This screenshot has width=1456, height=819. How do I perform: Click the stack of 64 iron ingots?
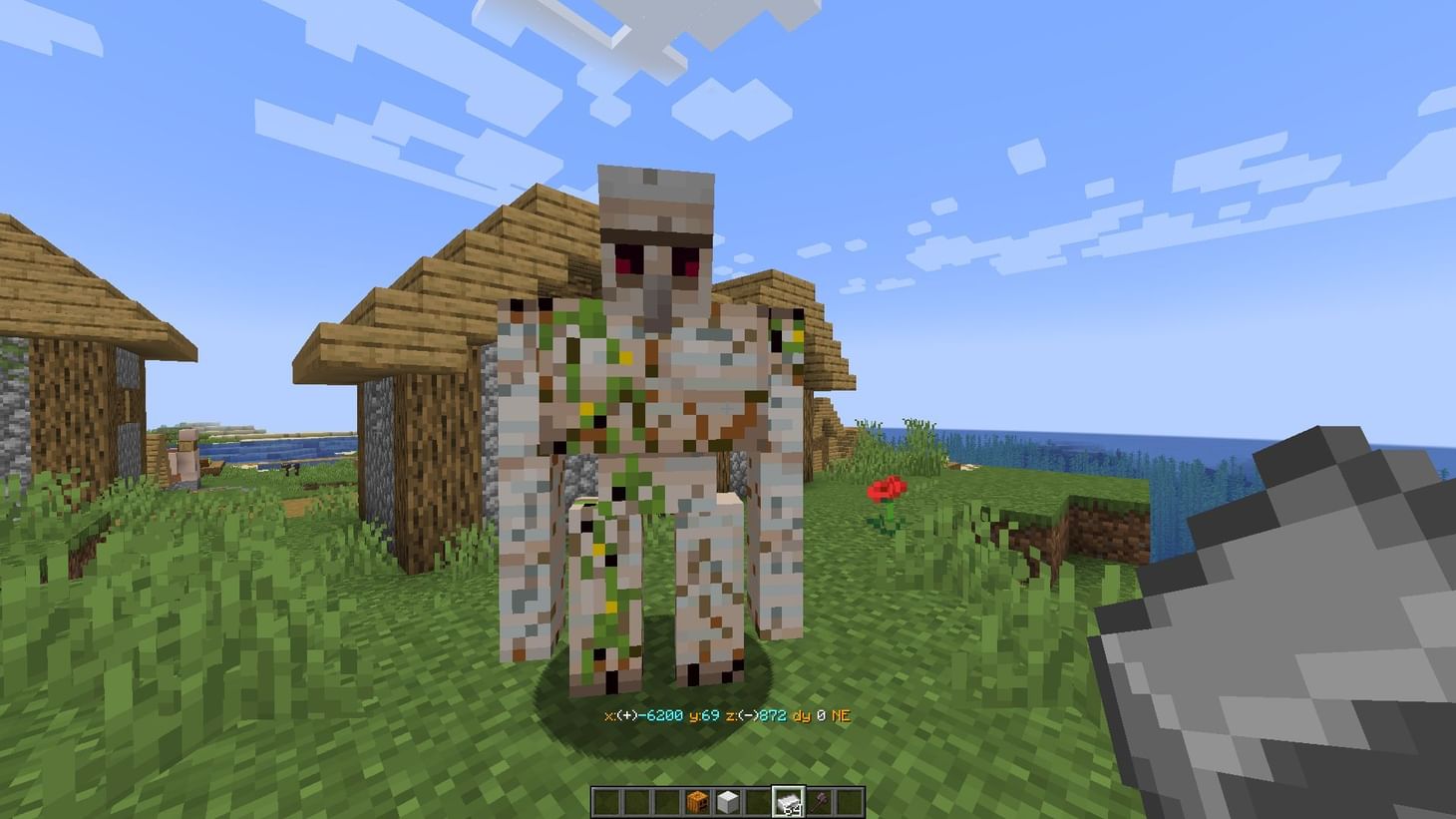tap(787, 801)
